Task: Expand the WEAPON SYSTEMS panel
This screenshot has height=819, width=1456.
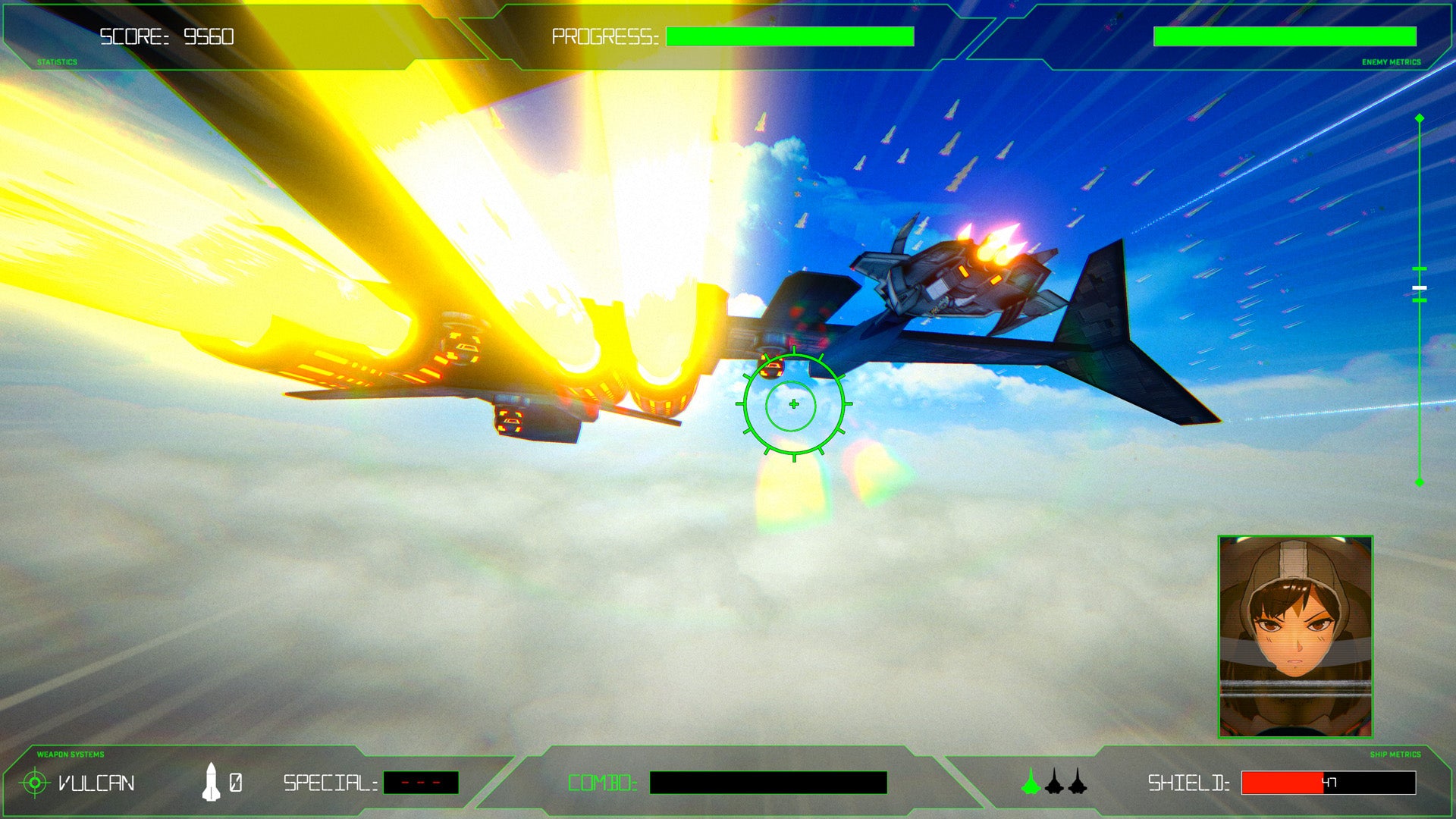Action: [x=70, y=754]
